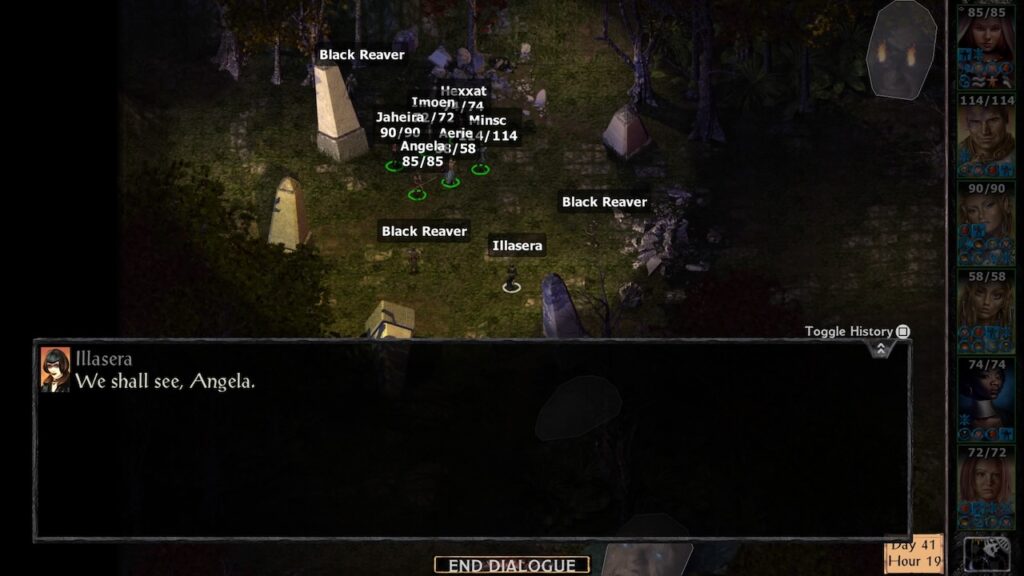This screenshot has width=1024, height=576.
Task: Click the Day 41 Hour 19 clock
Action: [915, 554]
